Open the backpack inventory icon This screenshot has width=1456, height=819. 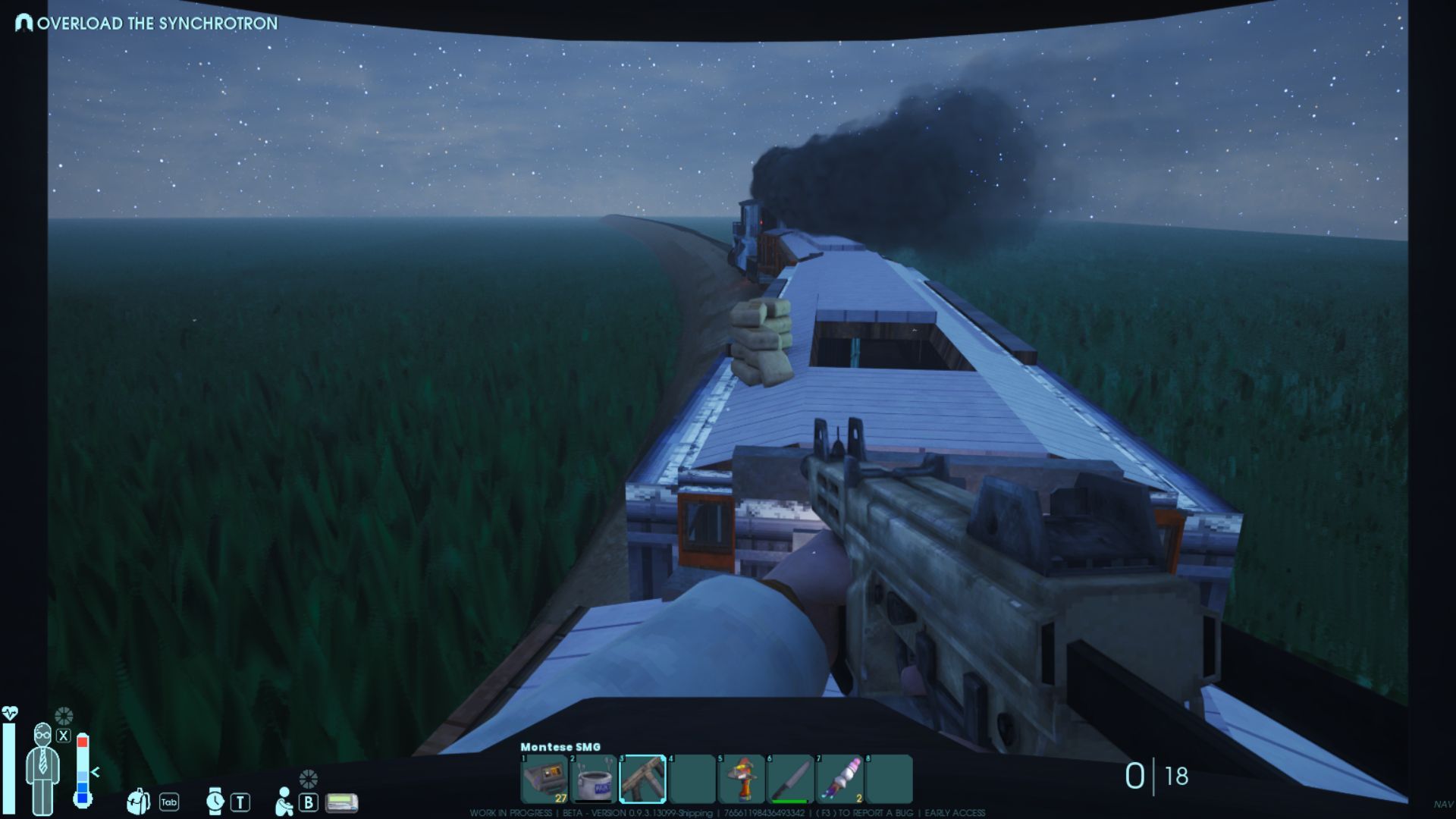pos(138,802)
